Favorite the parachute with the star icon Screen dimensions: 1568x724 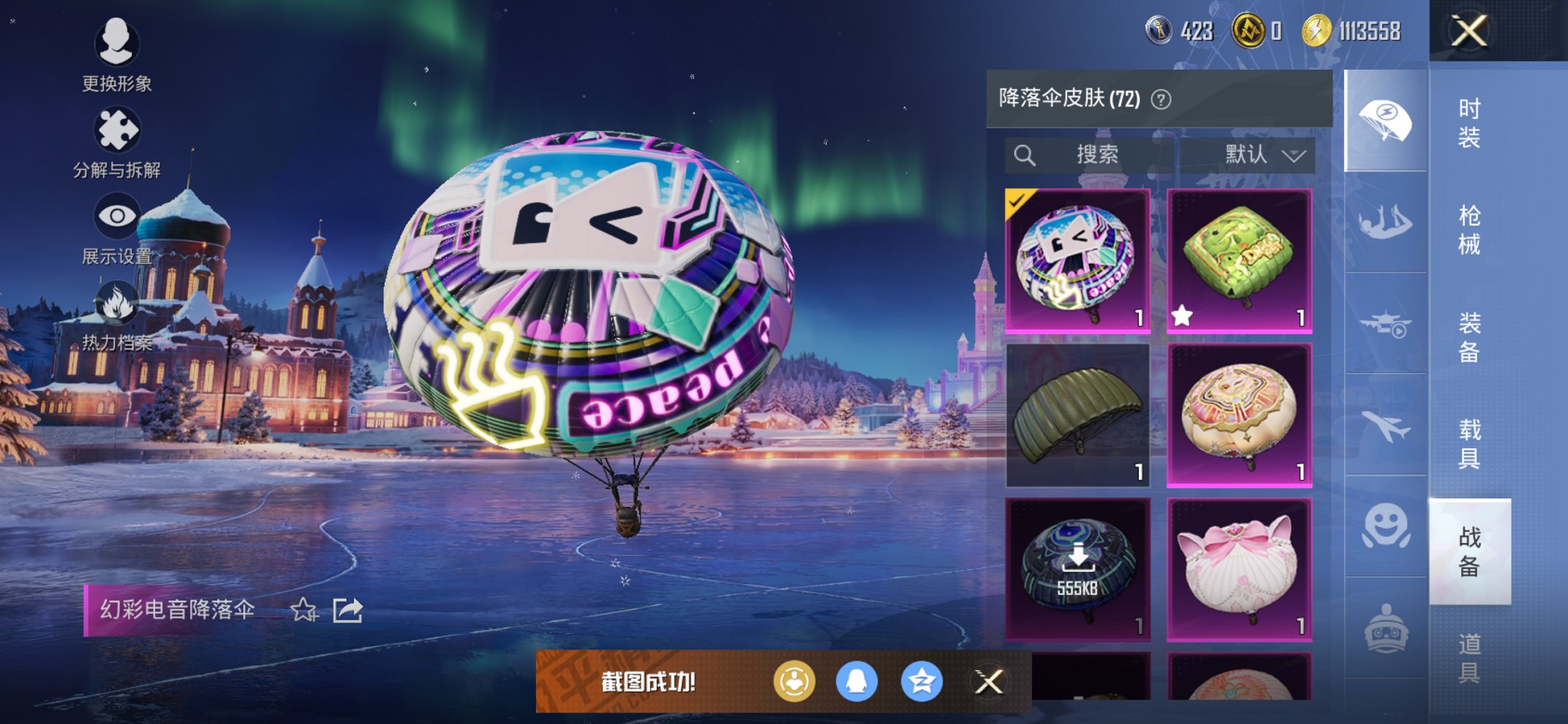point(303,610)
